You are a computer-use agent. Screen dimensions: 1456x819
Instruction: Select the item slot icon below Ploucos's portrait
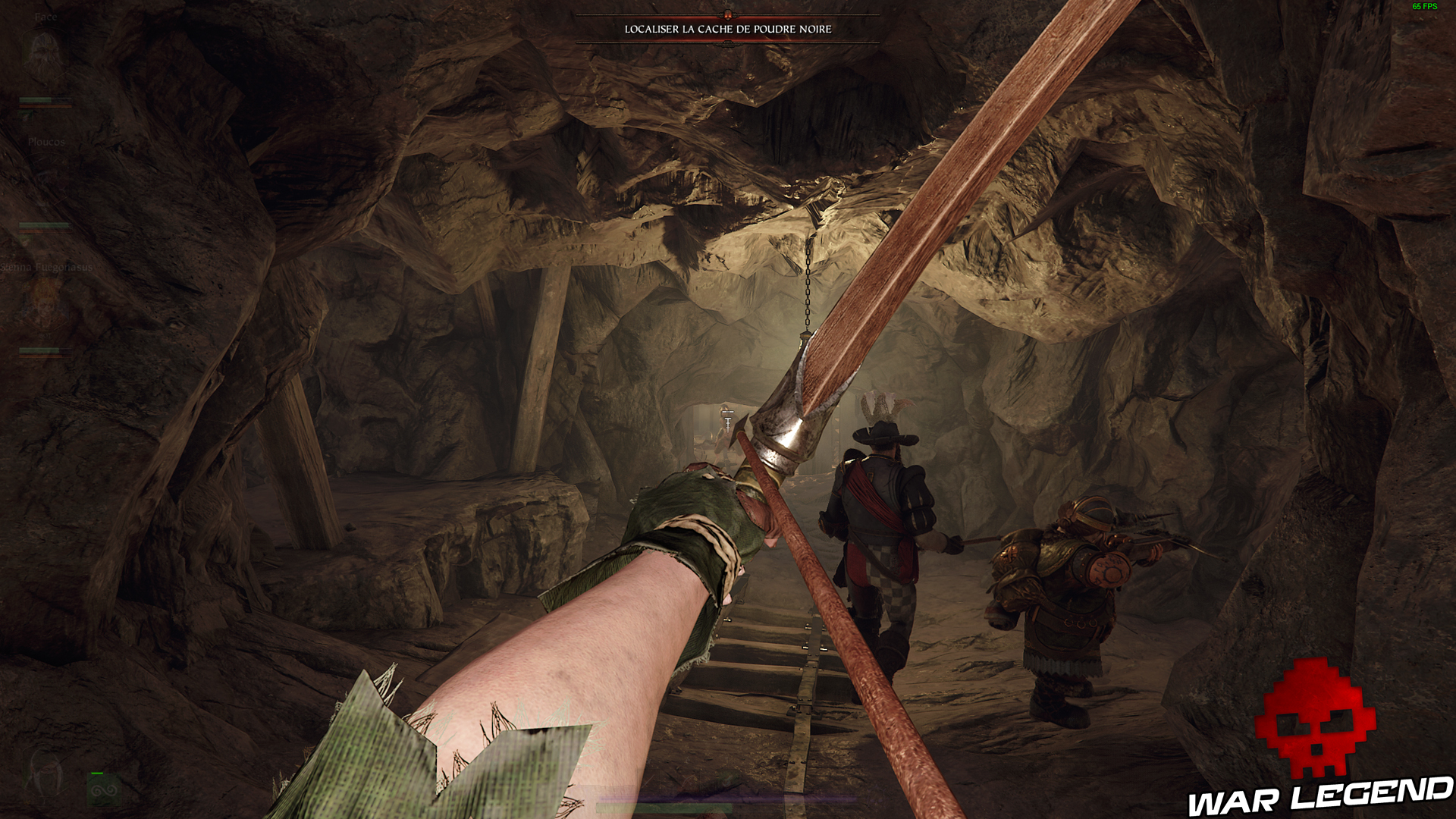[25, 241]
